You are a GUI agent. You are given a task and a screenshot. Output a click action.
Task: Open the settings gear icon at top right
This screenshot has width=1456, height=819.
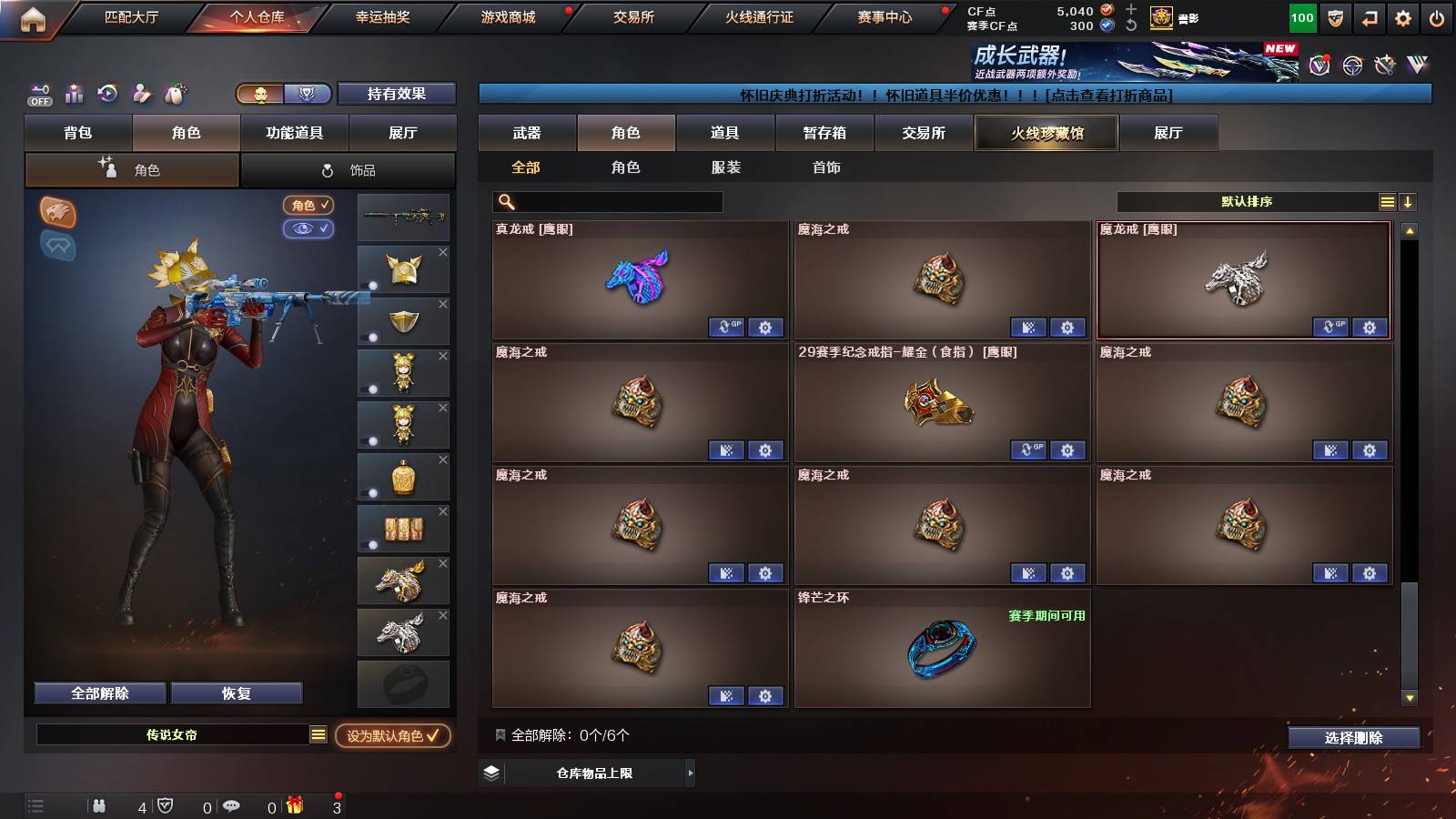tap(1404, 16)
